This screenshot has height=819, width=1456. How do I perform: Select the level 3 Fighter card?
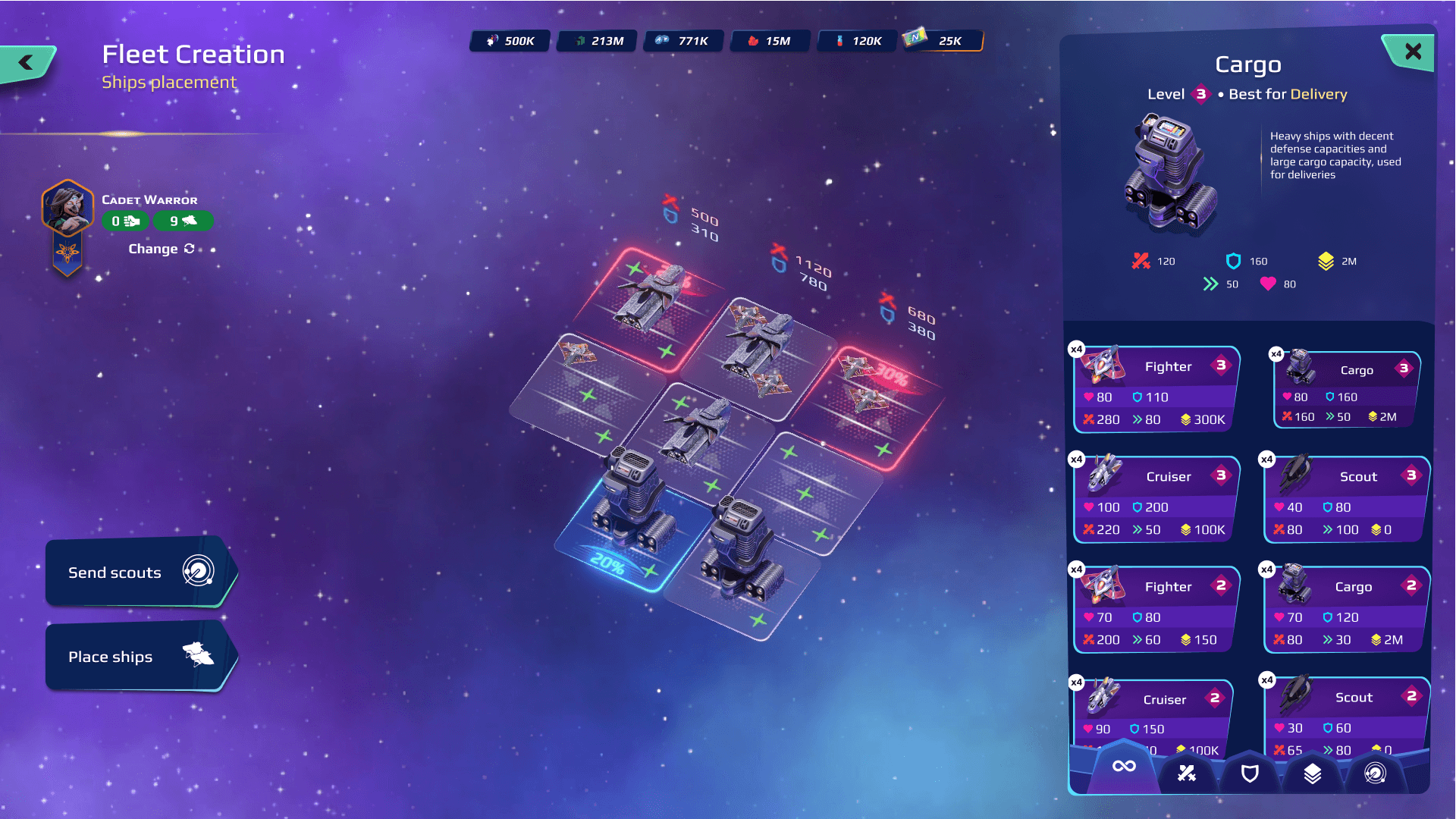click(1156, 391)
